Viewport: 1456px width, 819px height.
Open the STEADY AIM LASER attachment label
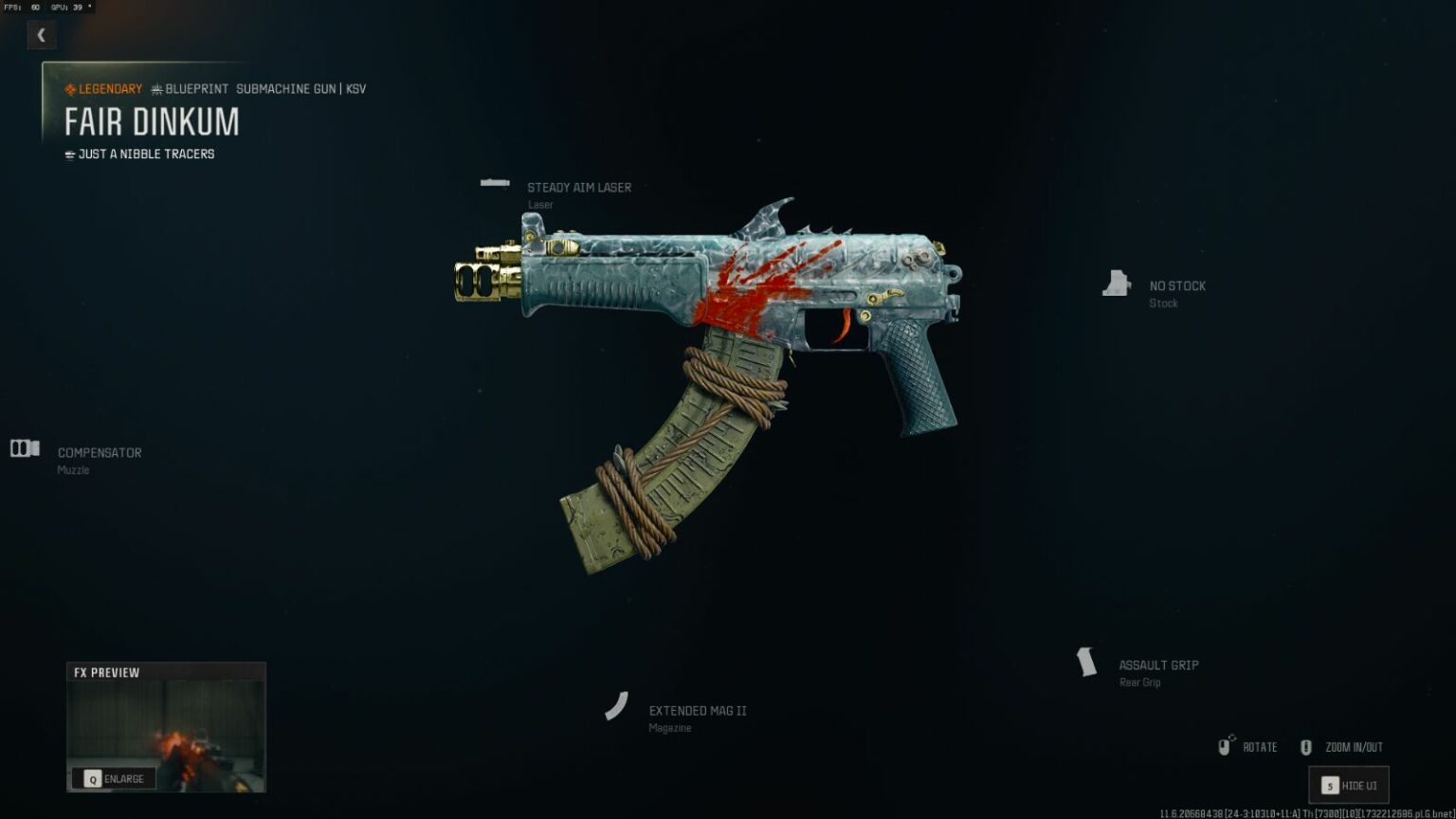579,187
